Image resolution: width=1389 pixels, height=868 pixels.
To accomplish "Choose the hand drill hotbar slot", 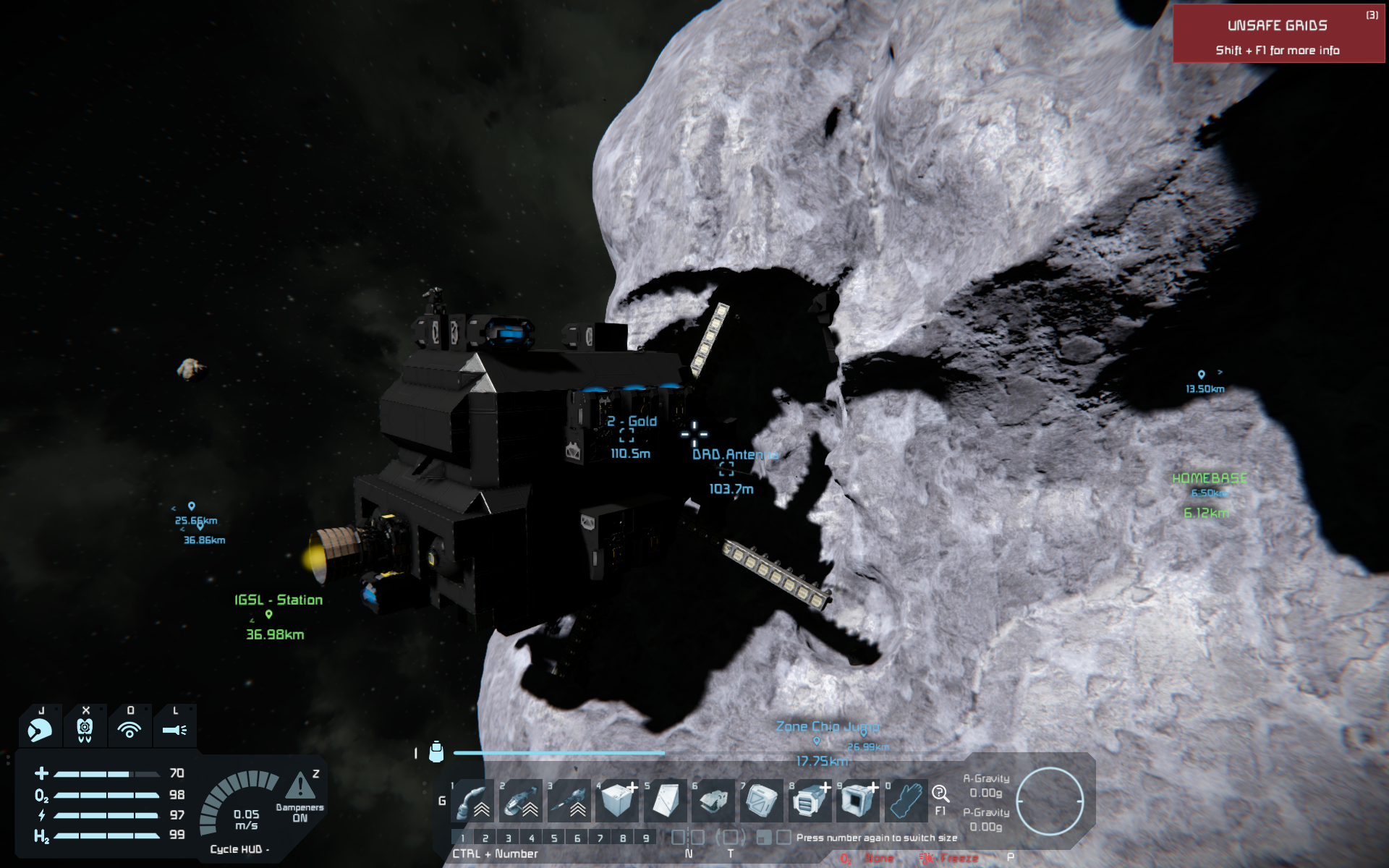I will (569, 801).
